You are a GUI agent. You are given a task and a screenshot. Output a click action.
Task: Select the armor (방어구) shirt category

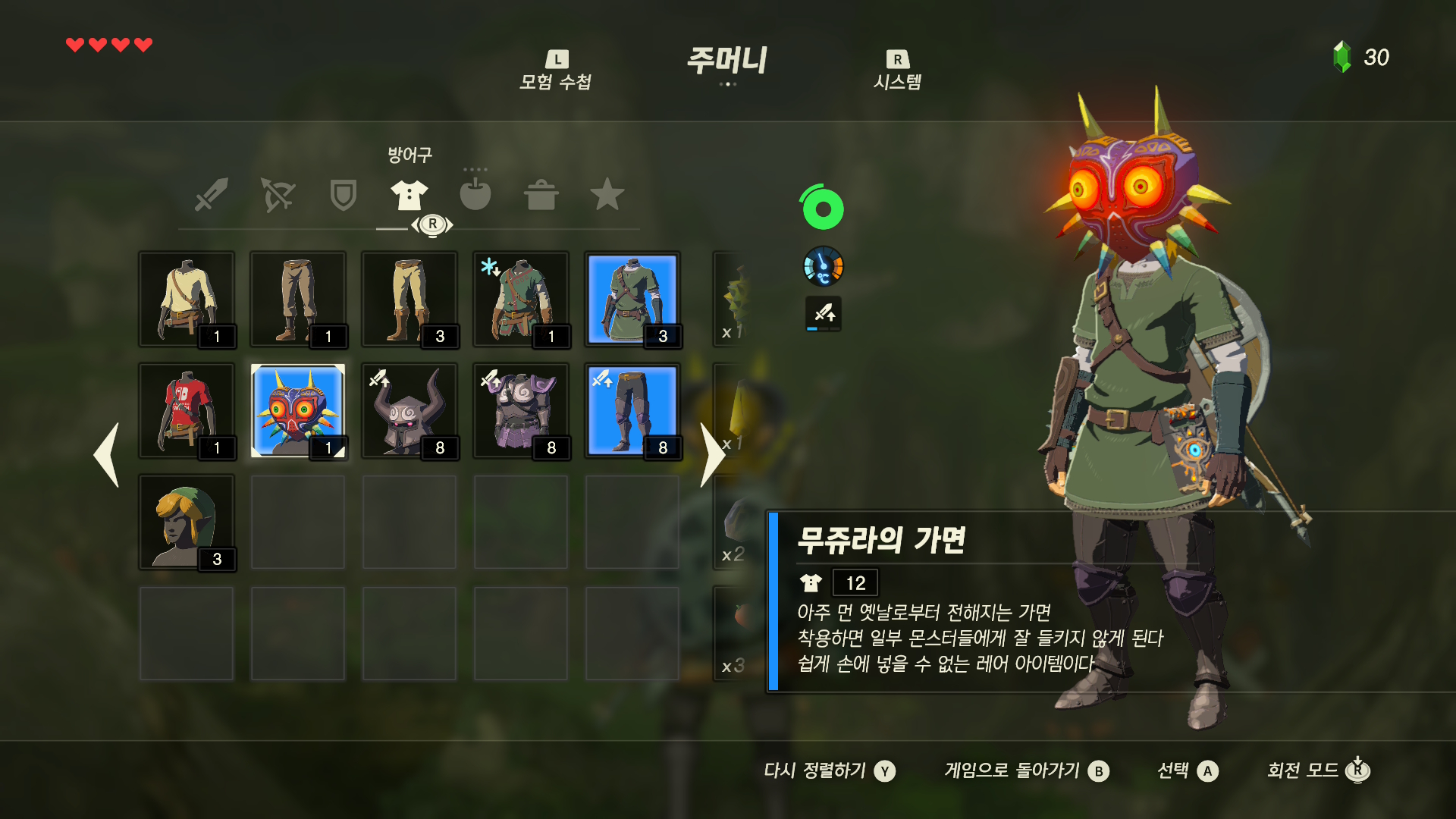(x=409, y=195)
